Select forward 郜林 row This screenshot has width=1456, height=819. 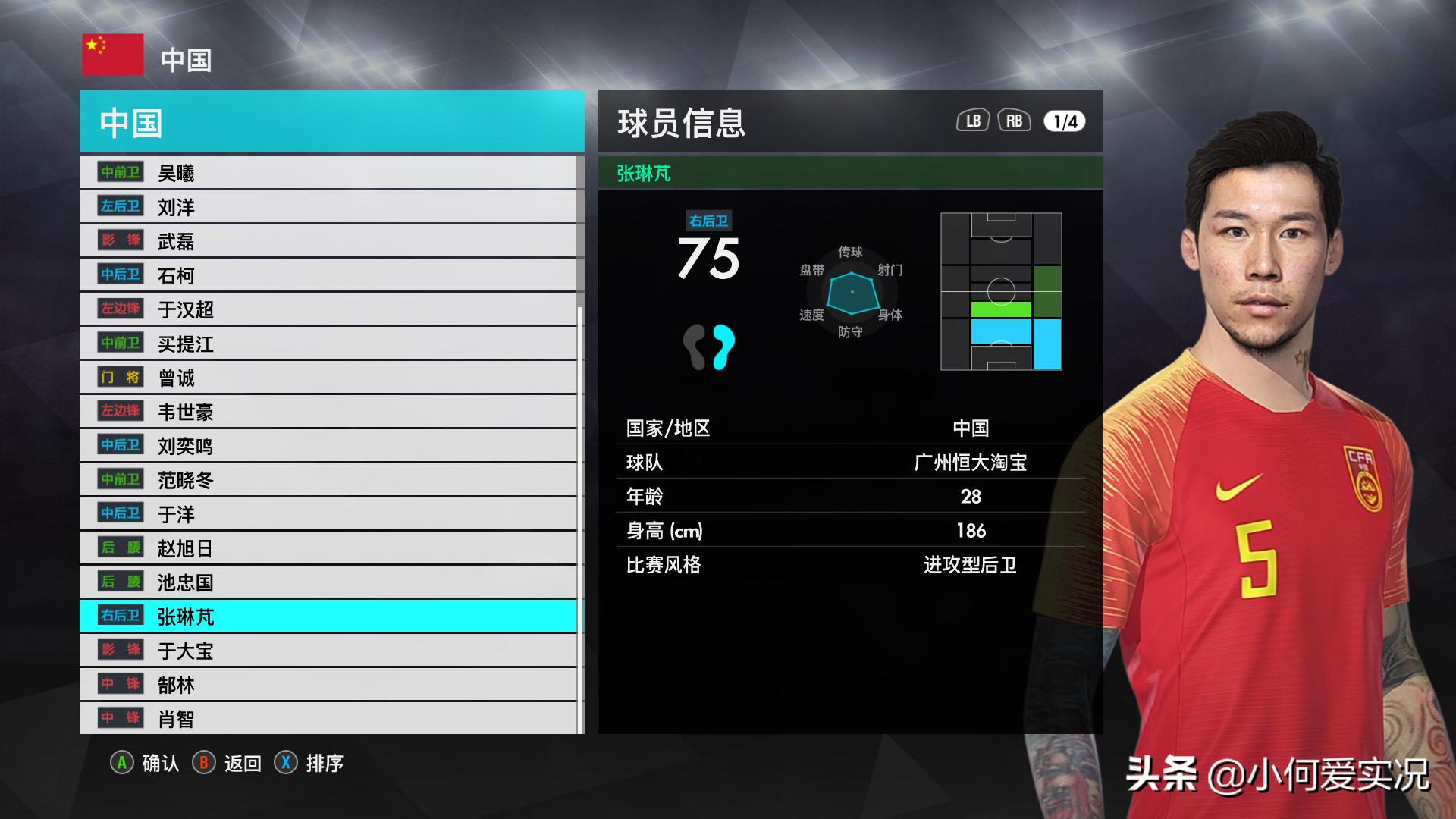click(x=328, y=685)
